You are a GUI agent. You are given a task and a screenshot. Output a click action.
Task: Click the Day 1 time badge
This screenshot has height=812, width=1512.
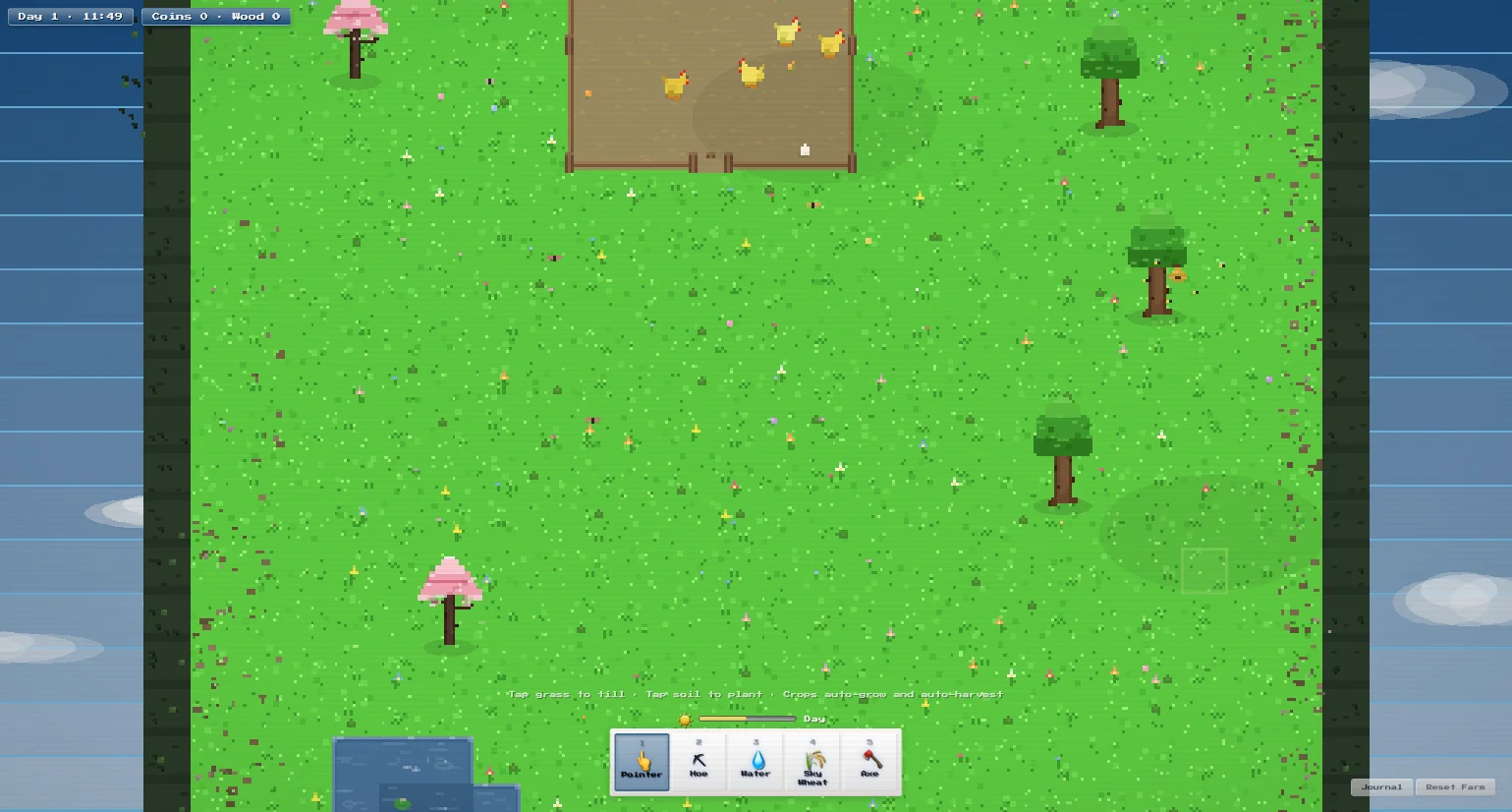pos(70,16)
